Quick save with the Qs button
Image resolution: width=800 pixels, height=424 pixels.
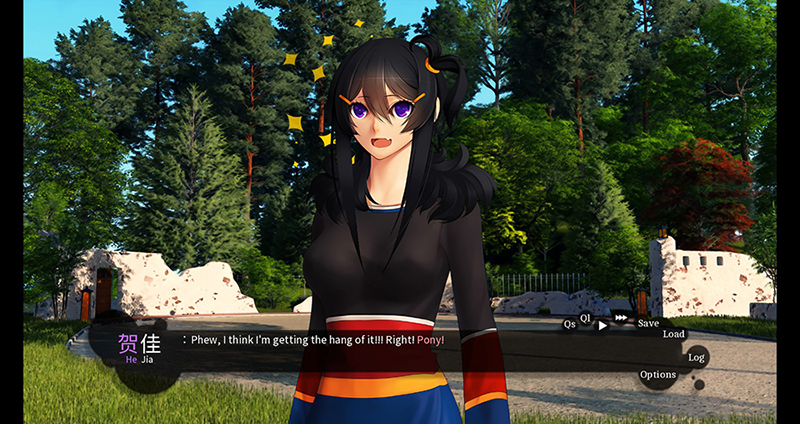pyautogui.click(x=569, y=324)
